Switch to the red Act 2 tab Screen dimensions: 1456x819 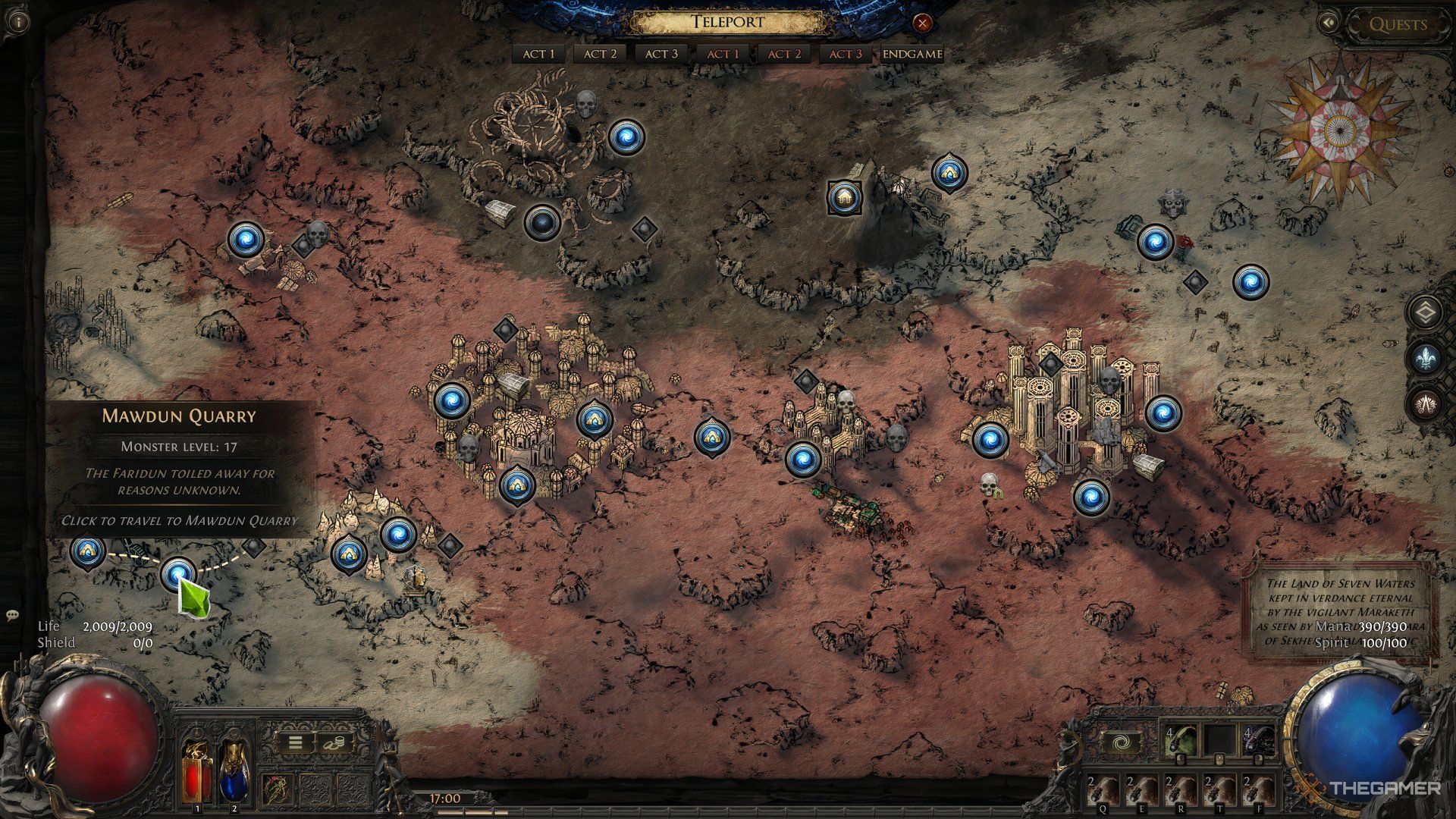click(x=784, y=54)
